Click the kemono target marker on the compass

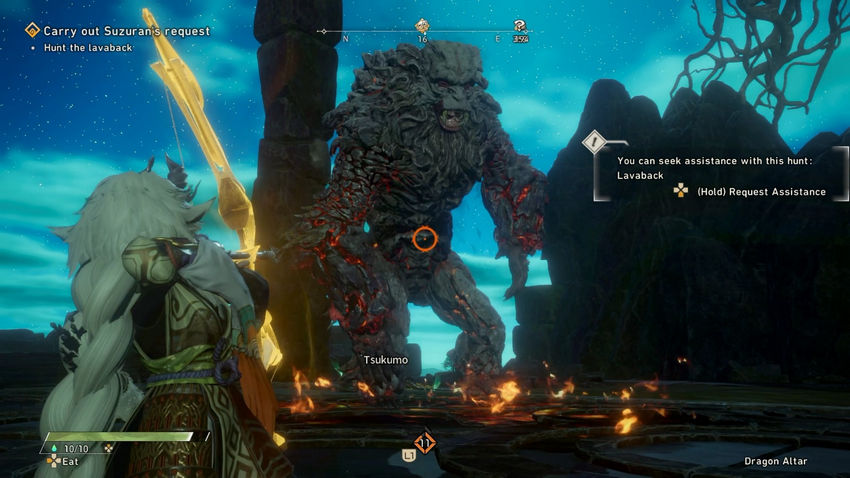(423, 26)
